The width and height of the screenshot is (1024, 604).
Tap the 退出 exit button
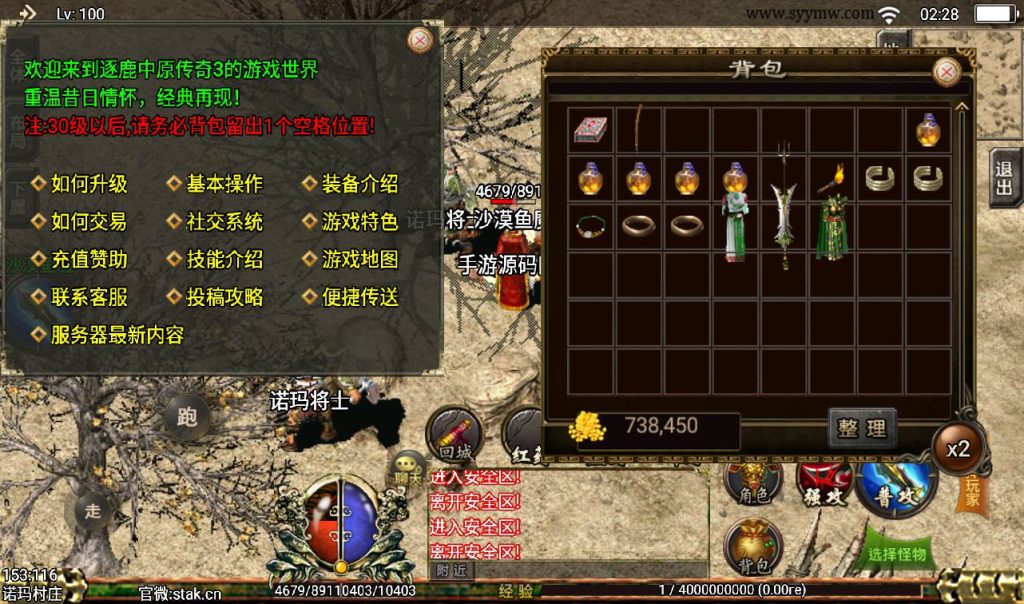(1004, 179)
